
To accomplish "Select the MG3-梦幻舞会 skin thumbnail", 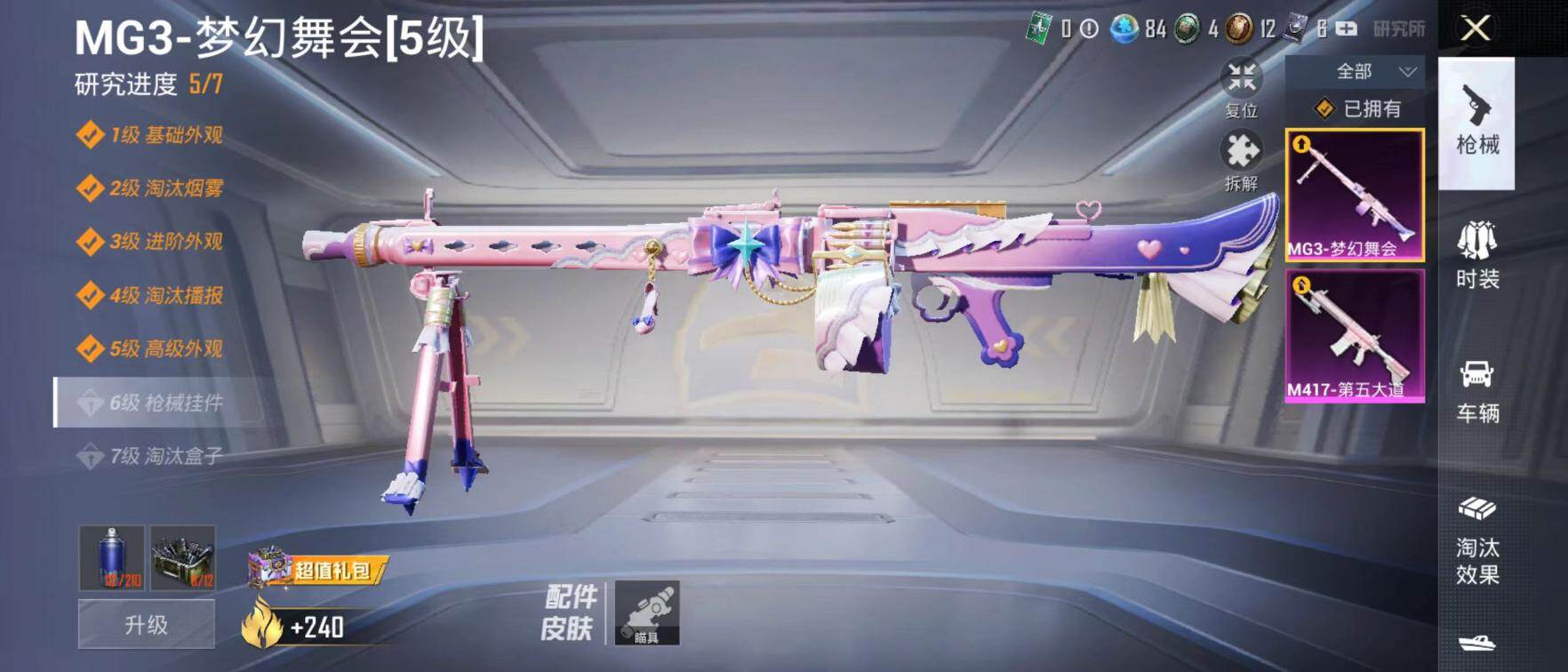I will pos(1355,196).
